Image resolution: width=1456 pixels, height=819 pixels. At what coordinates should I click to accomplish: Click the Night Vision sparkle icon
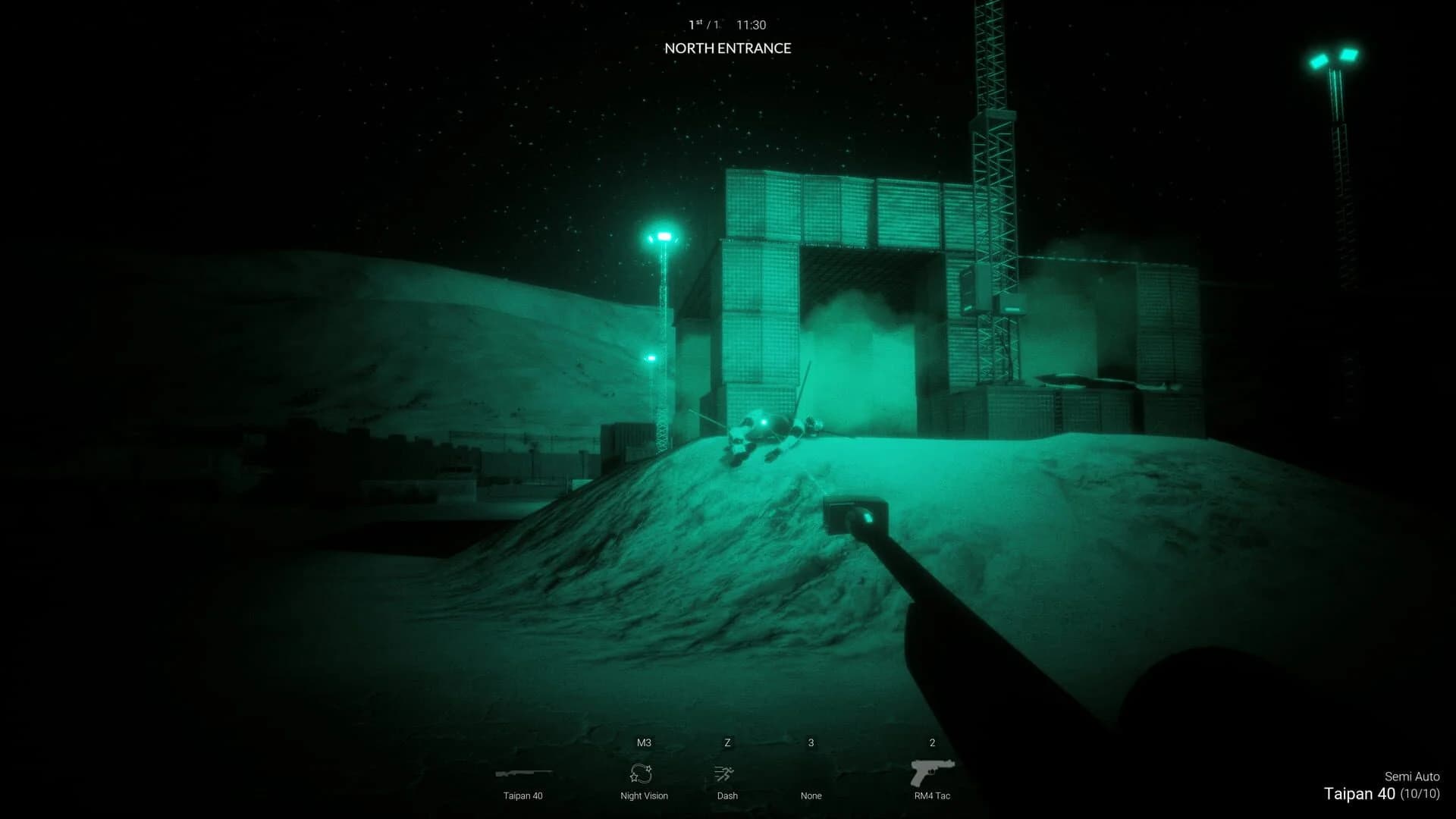click(x=643, y=773)
